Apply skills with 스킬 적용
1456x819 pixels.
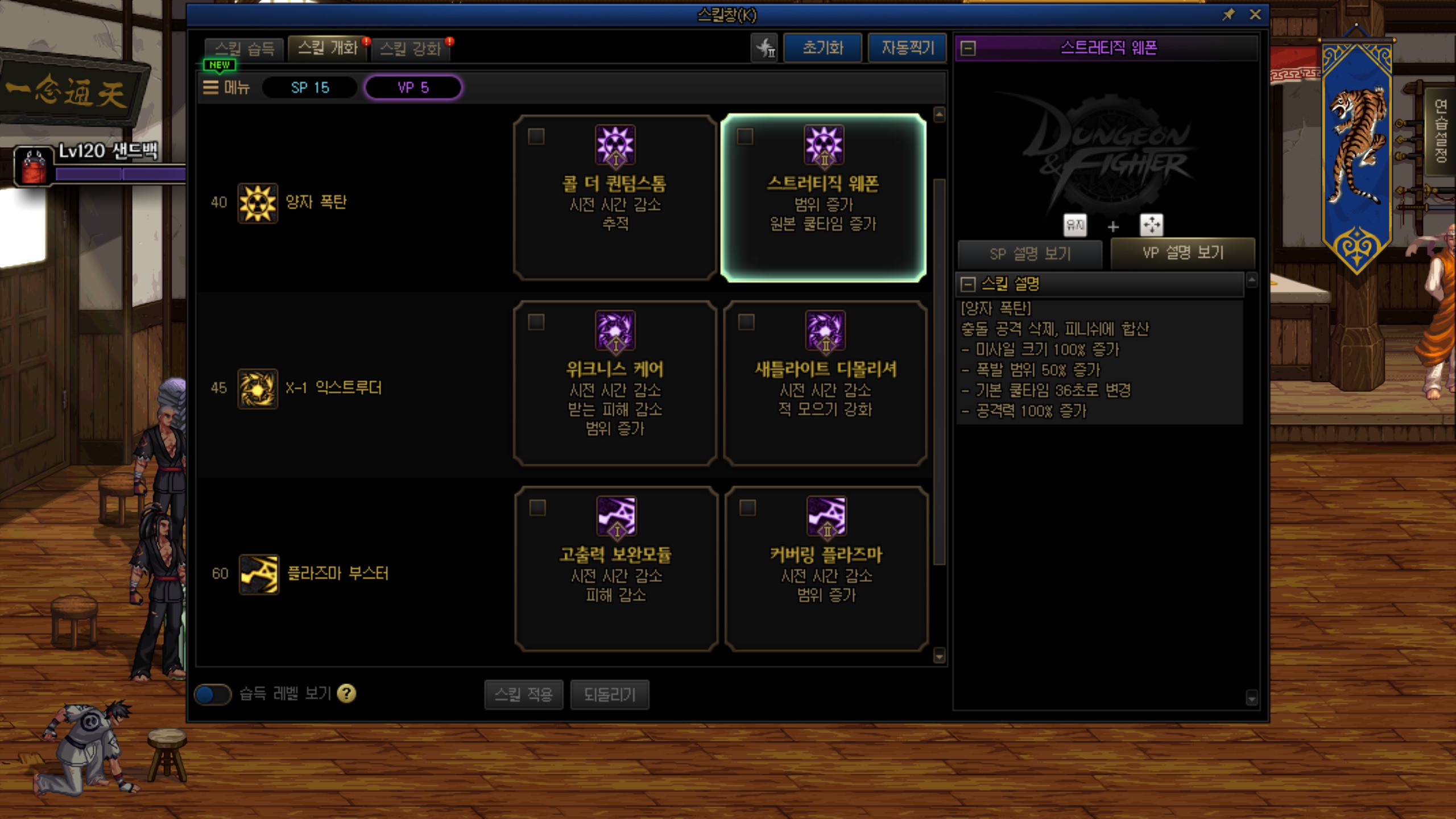point(523,694)
